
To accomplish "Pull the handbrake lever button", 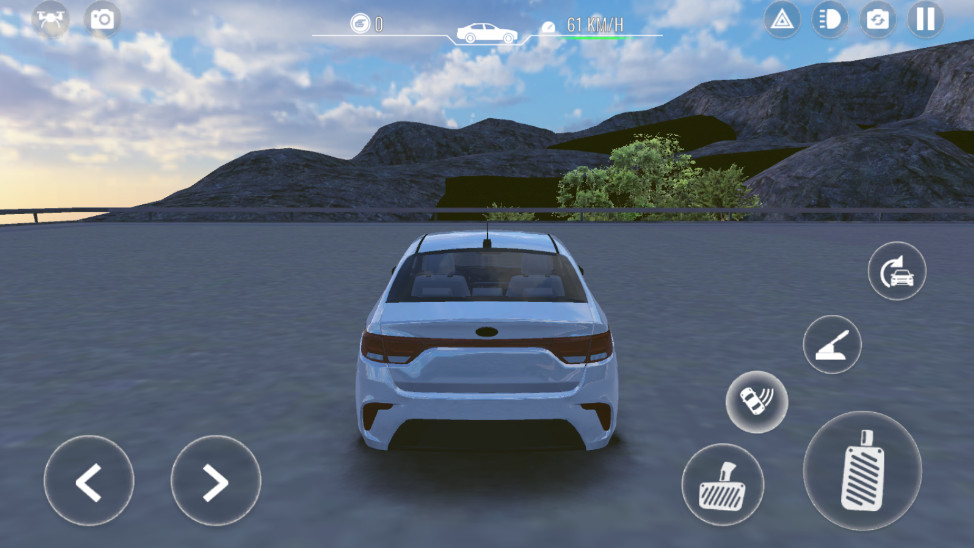I will [832, 344].
